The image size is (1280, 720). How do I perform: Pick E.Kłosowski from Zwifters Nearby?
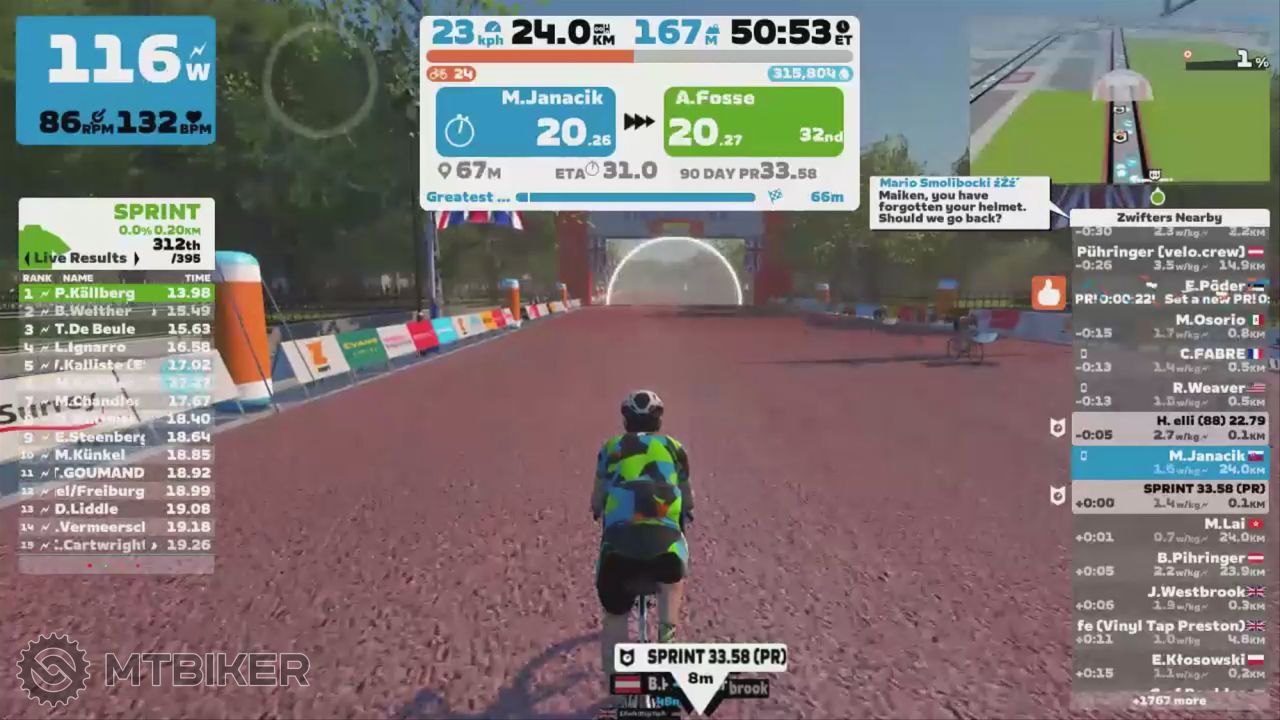[1169, 666]
